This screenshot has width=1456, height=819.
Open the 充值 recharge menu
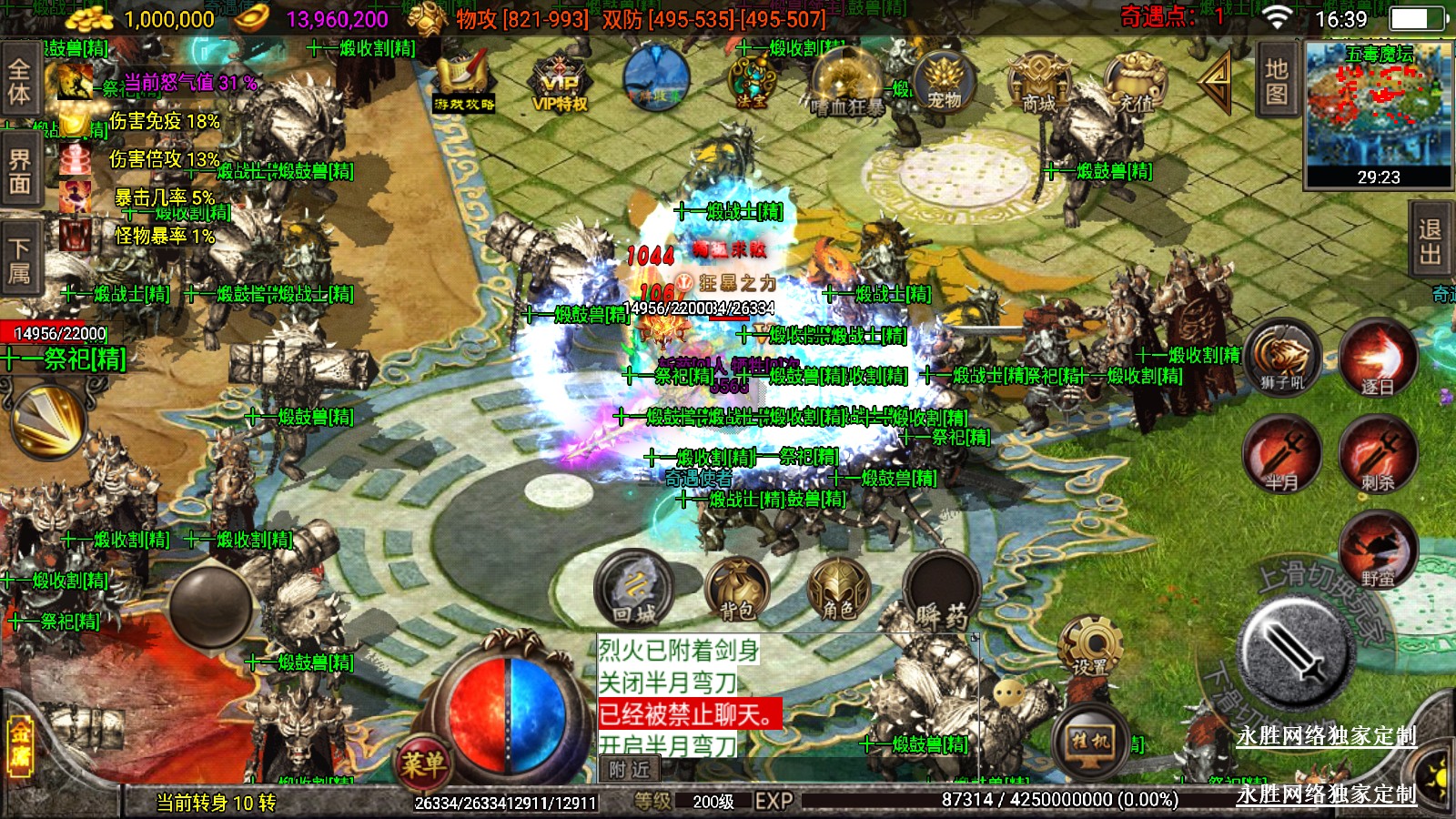click(1135, 82)
